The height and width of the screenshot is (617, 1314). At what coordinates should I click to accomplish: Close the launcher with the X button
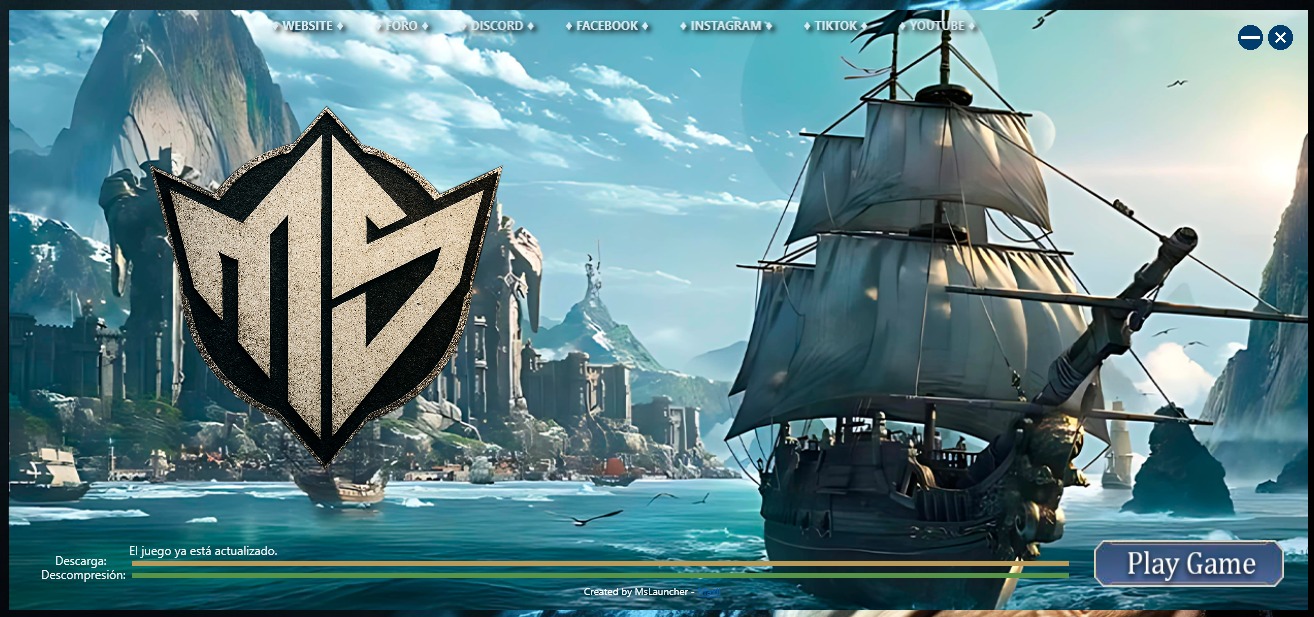coord(1280,38)
